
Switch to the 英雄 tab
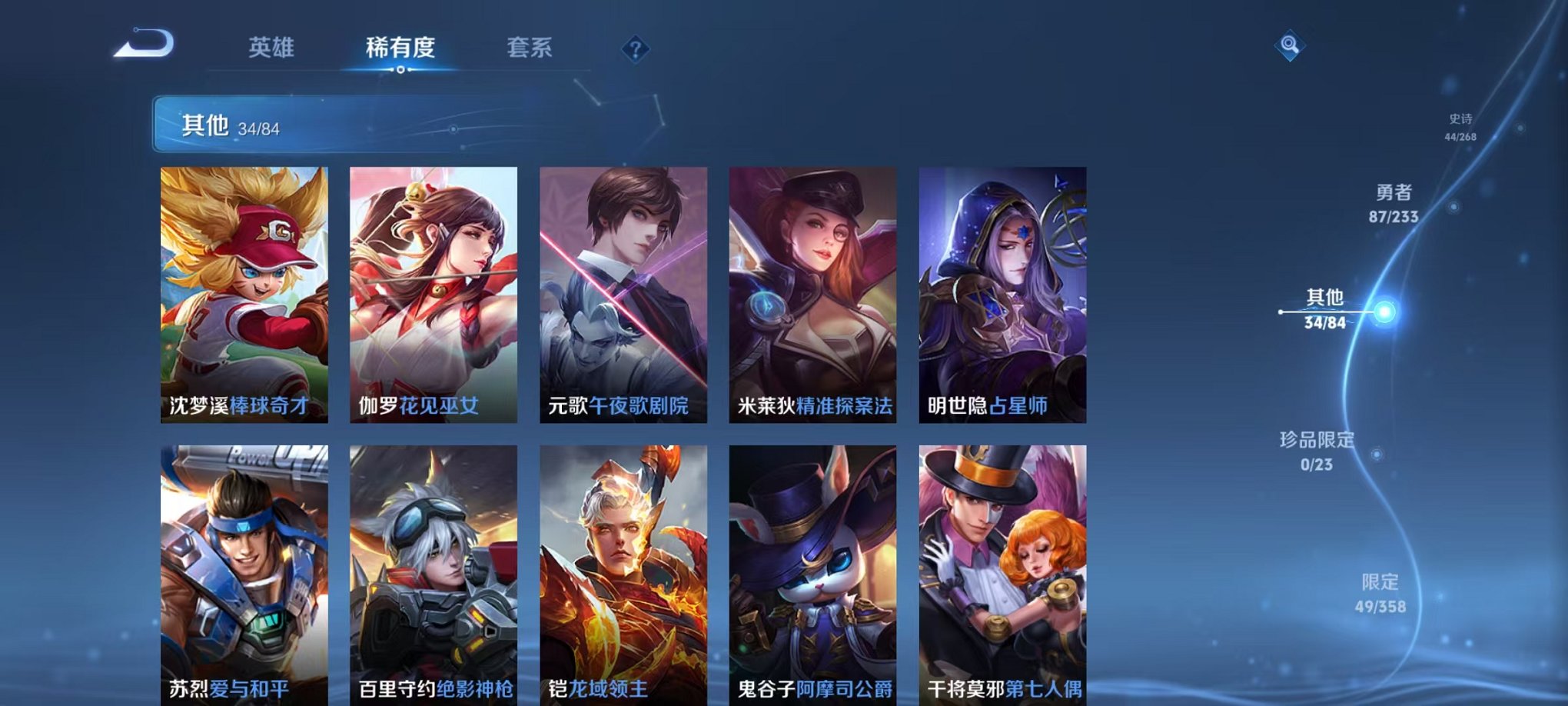[x=268, y=48]
